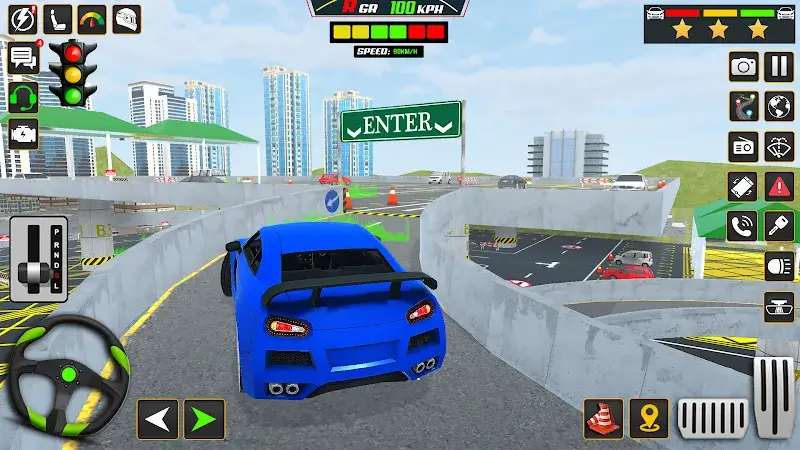
Task: Open the route map icon
Action: click(x=743, y=106)
